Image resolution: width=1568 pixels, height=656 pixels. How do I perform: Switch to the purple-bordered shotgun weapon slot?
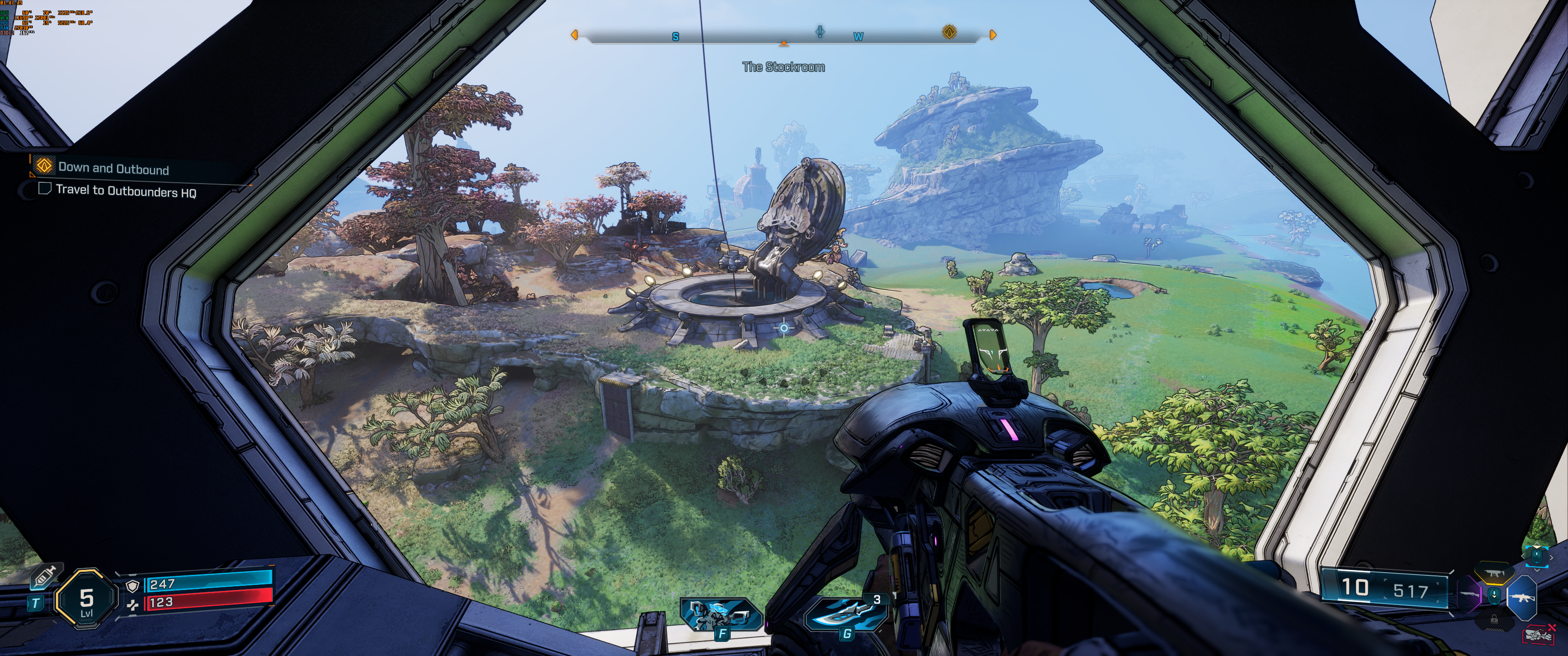(x=1469, y=594)
